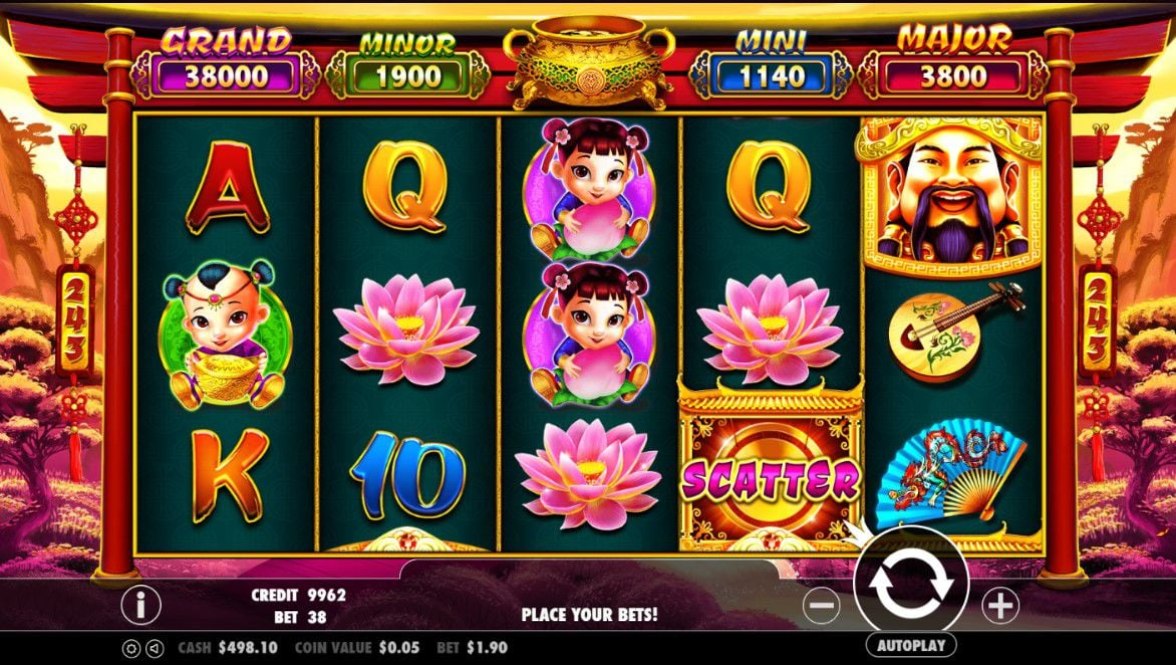Open the AUTOPLAY options
1176x665 pixels.
pyautogui.click(x=910, y=645)
